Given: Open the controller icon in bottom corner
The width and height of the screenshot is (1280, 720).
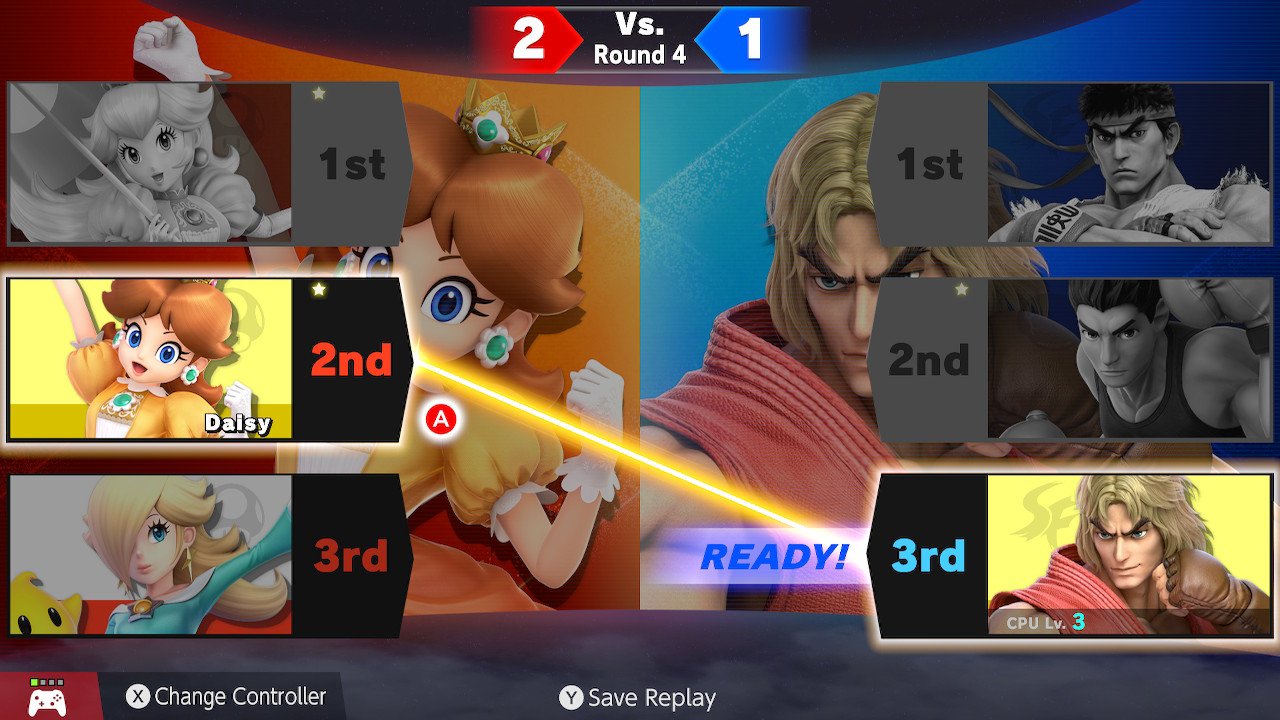Looking at the screenshot, I should point(47,697).
